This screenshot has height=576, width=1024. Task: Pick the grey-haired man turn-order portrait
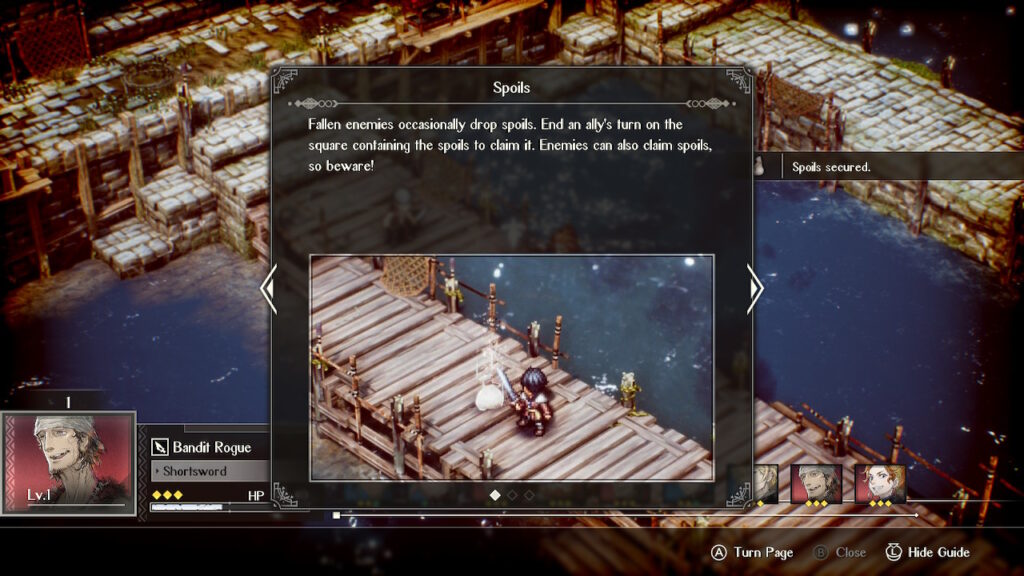pos(816,484)
